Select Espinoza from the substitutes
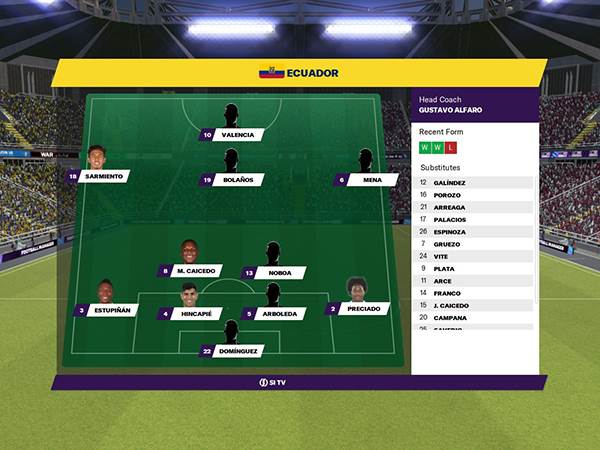The height and width of the screenshot is (450, 600). point(474,232)
